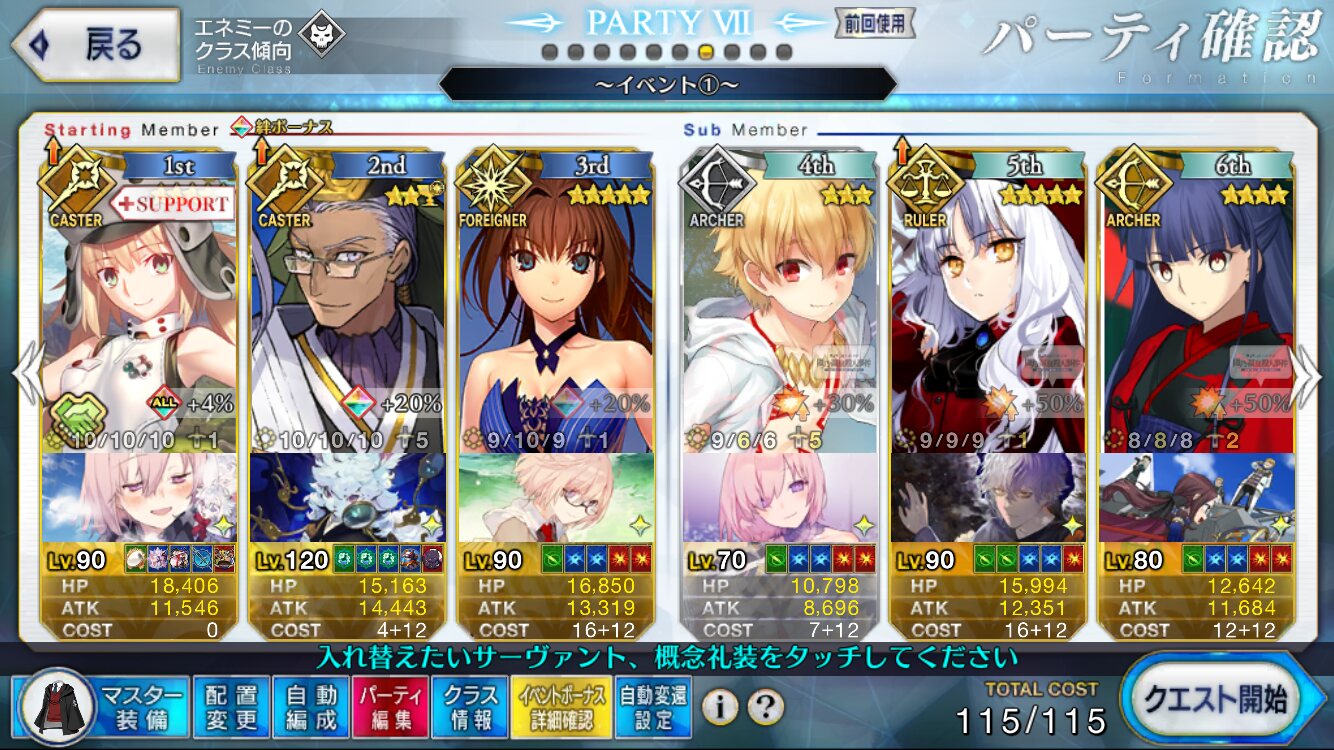Go back with the 戻る button
The height and width of the screenshot is (750, 1334).
pyautogui.click(x=96, y=44)
